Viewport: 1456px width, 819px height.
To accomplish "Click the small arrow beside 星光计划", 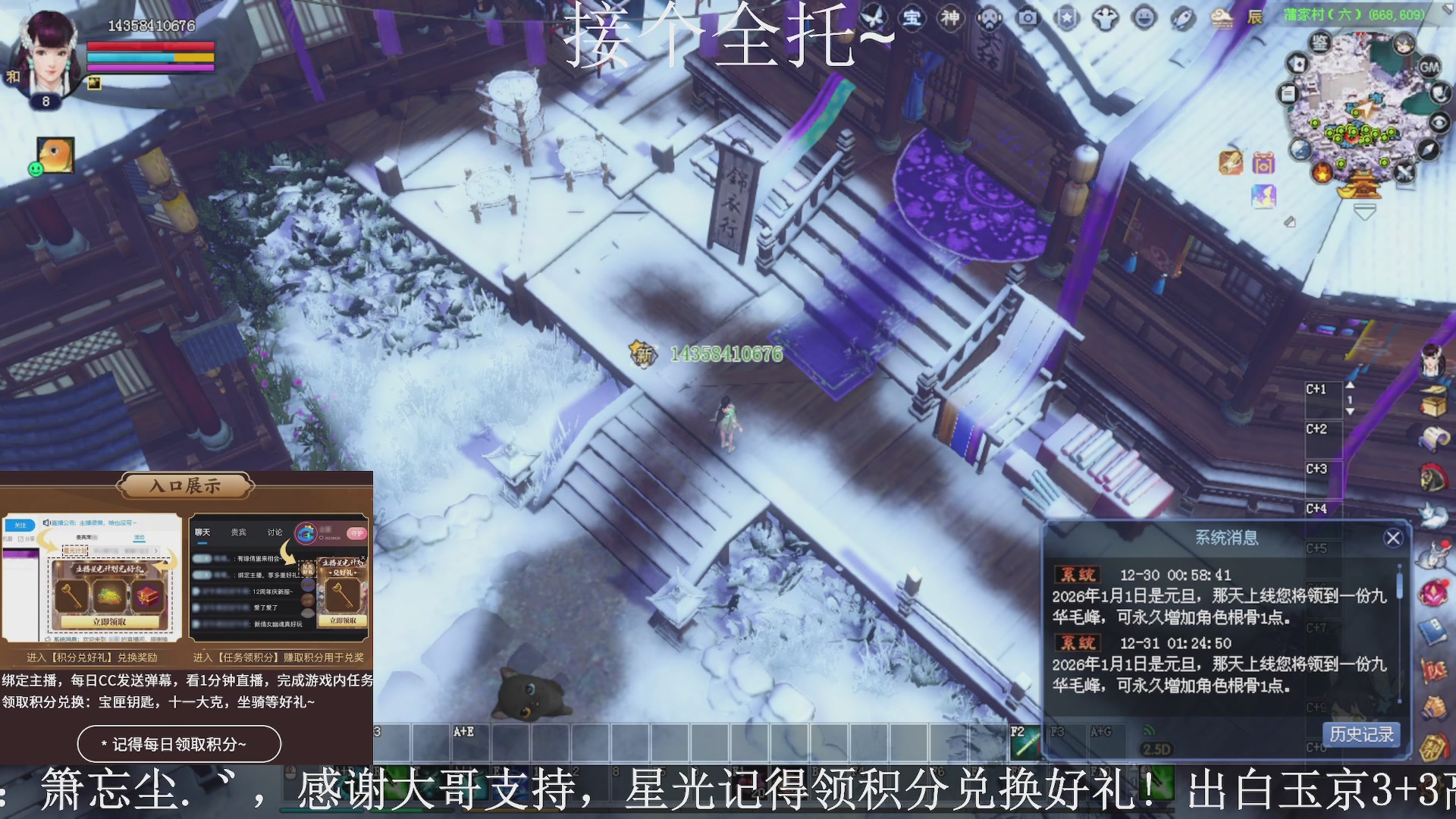I will pos(156,551).
